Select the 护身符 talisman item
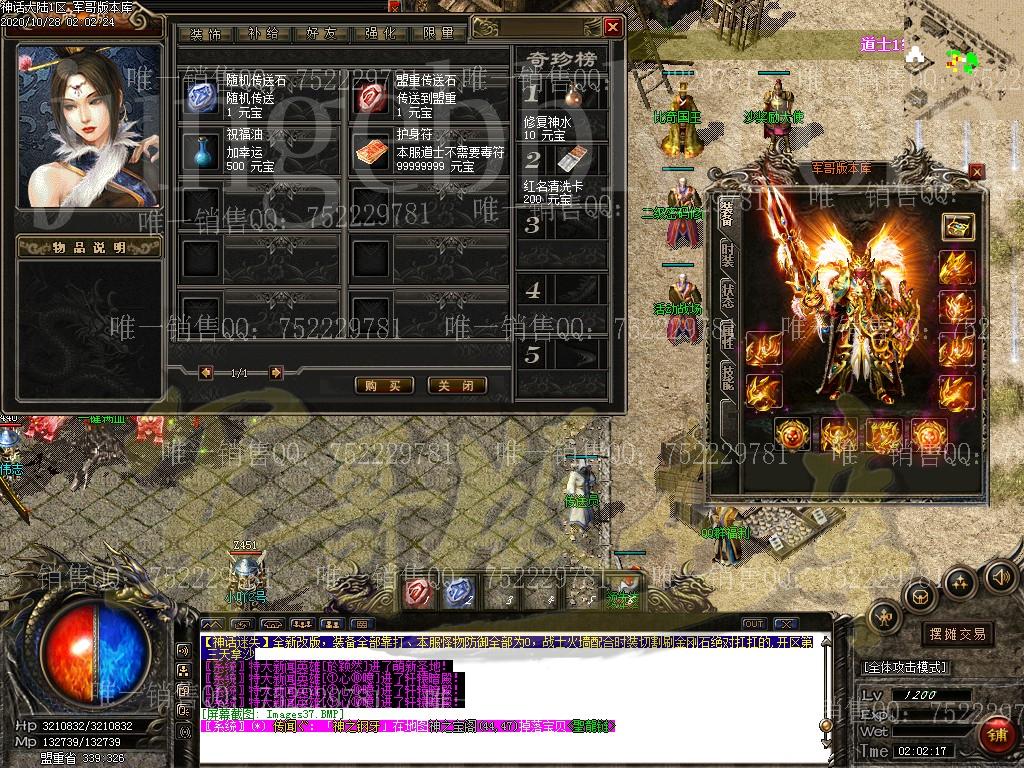 tap(371, 150)
